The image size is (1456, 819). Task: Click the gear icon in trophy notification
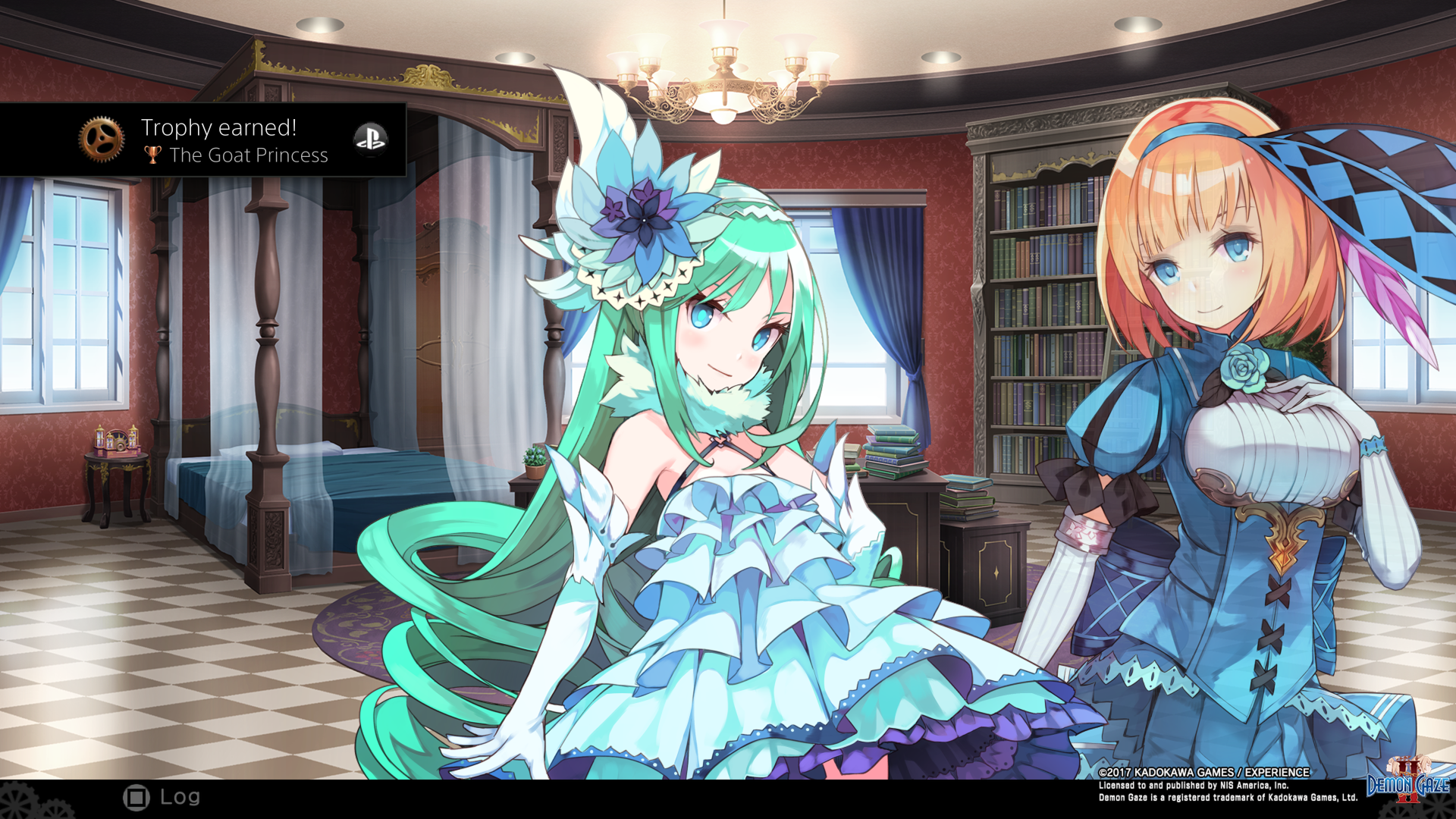click(102, 138)
